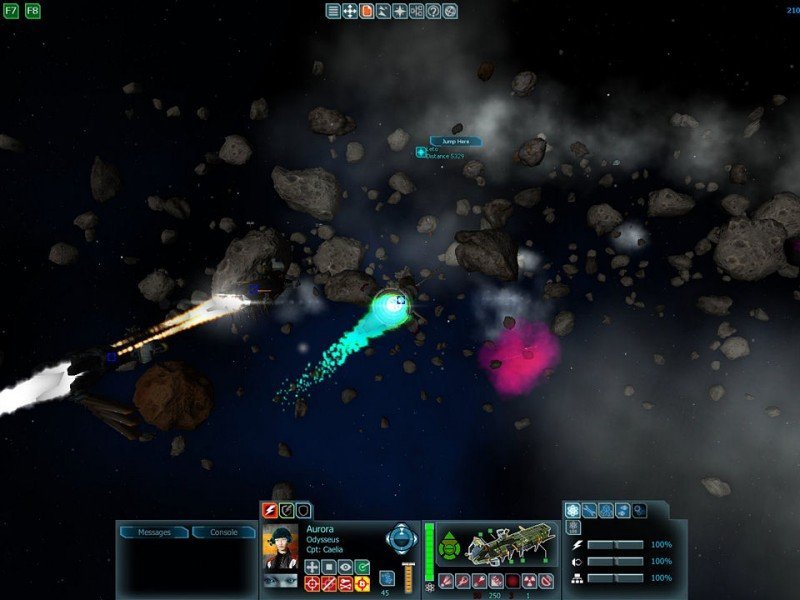Viewport: 800px width, 600px height.
Task: Click the "Jump Here" waypoint label
Action: tap(455, 142)
